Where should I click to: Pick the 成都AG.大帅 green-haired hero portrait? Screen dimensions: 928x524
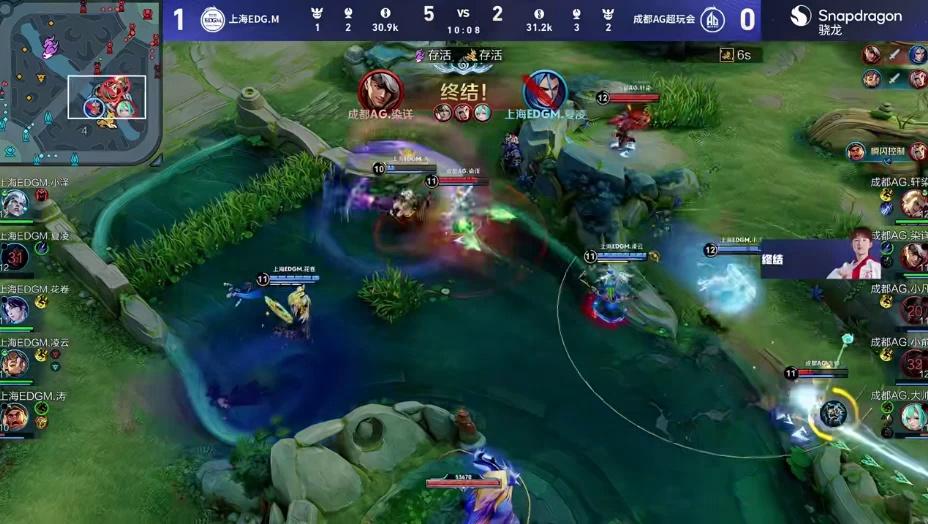click(913, 417)
